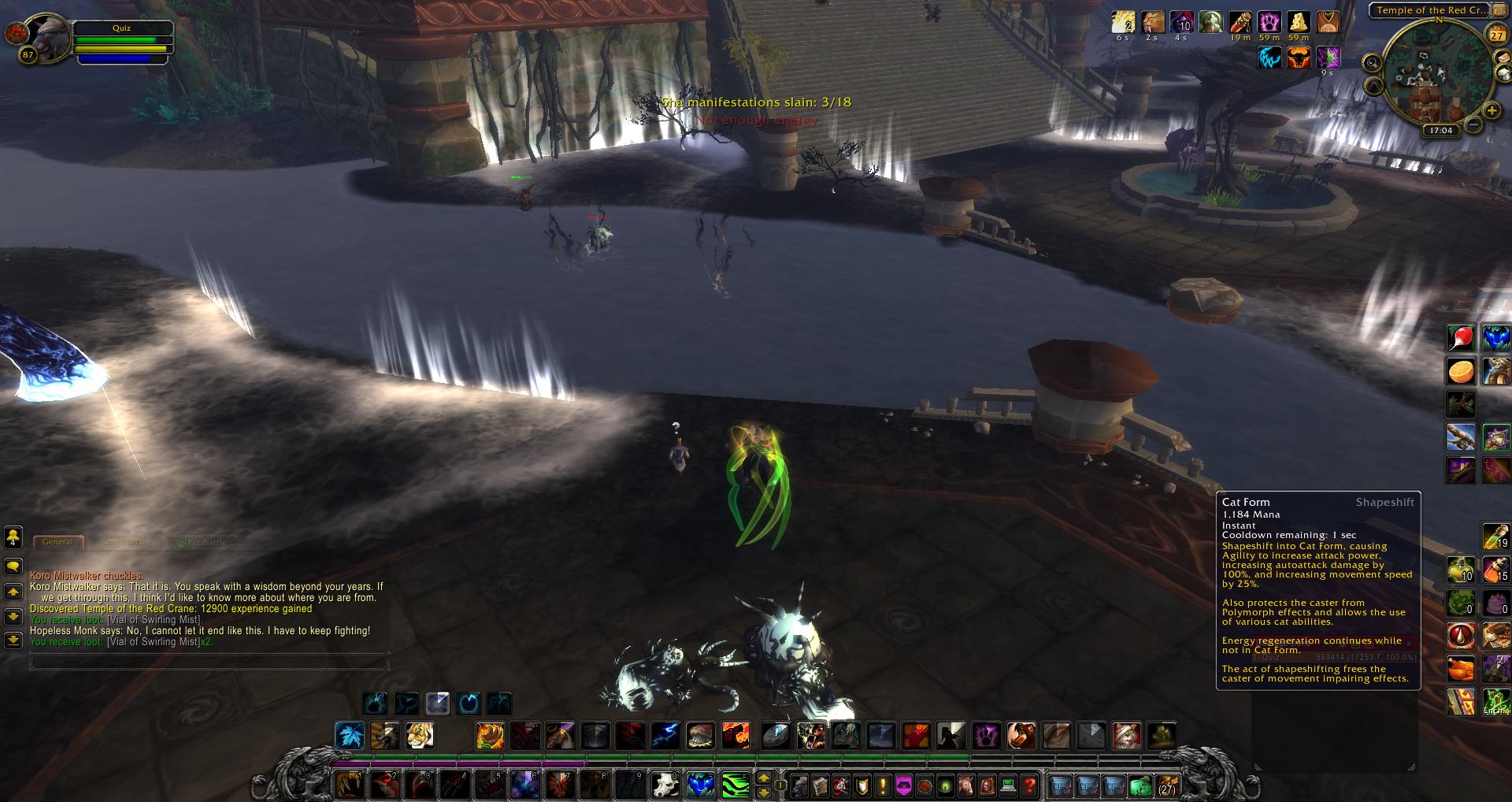This screenshot has height=802, width=1512.
Task: Activate the green tiger stripes ability
Action: (x=735, y=785)
